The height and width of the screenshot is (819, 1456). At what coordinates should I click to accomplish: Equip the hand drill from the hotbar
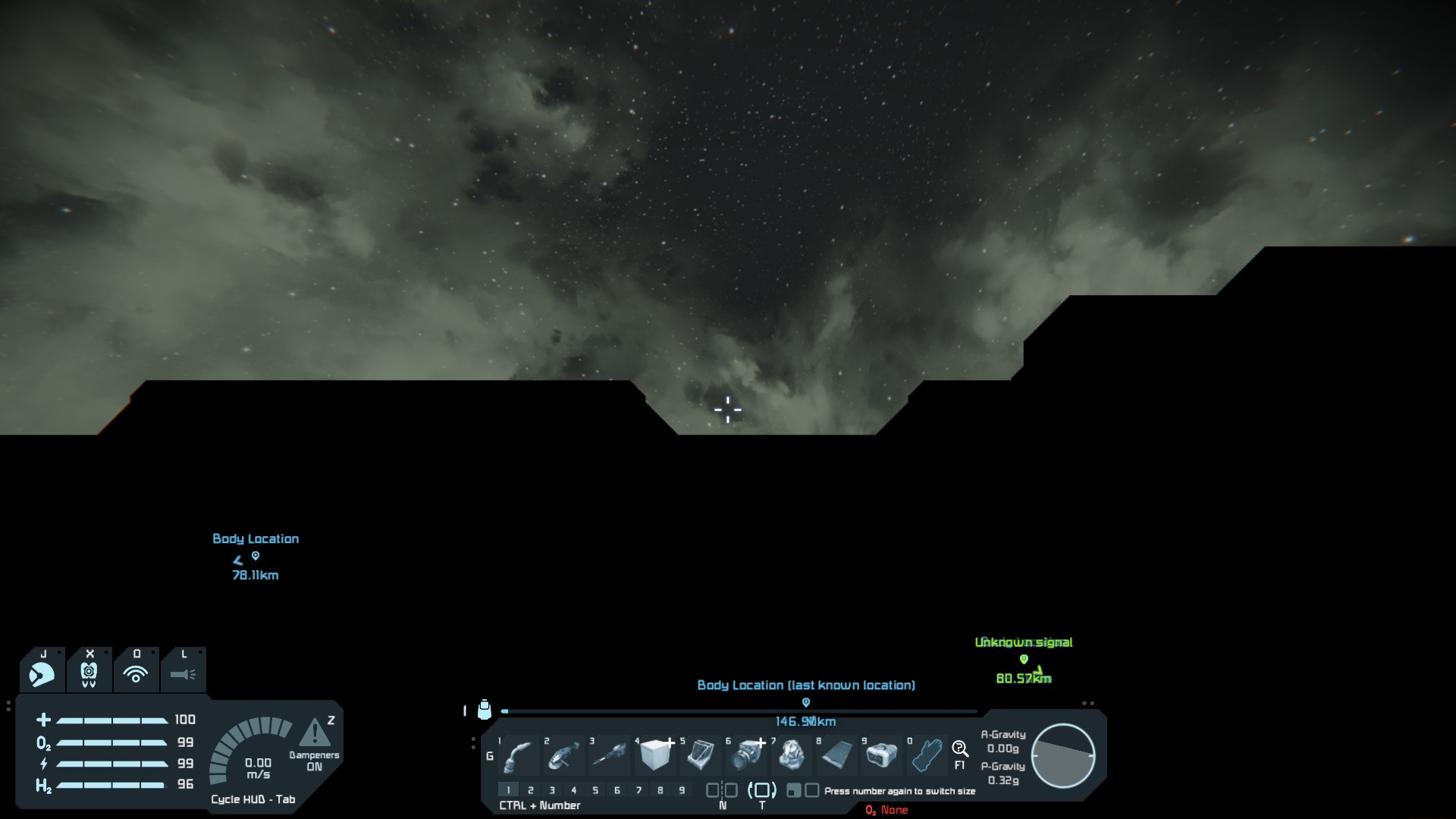click(609, 755)
